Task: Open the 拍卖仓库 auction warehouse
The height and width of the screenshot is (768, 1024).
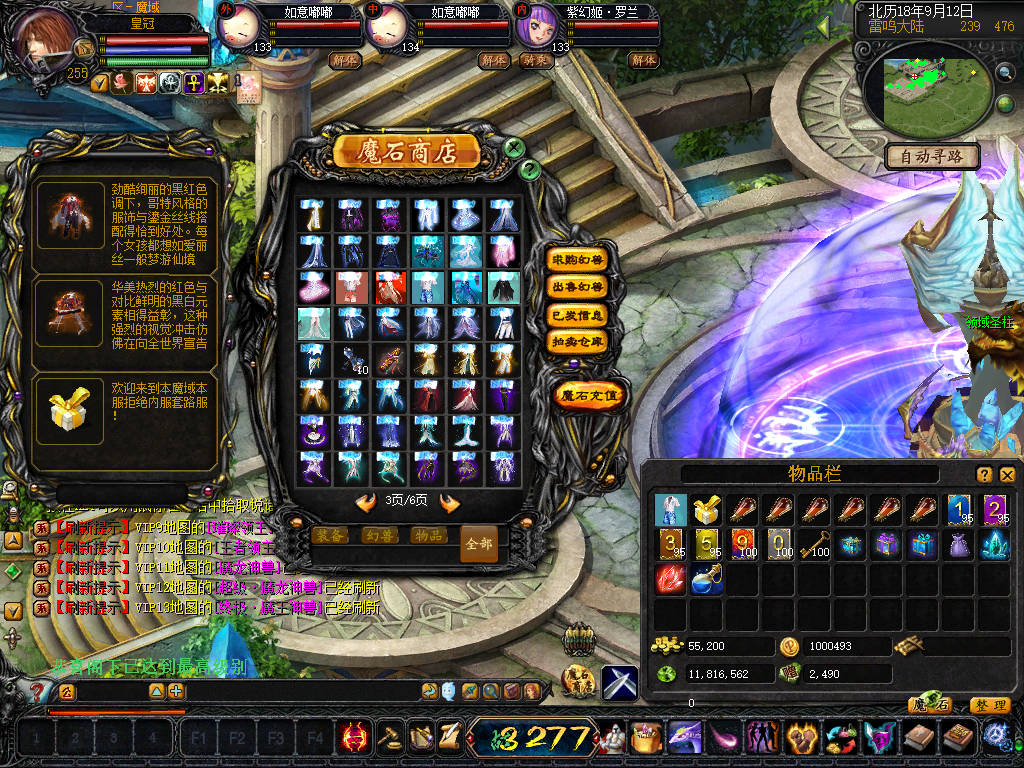Action: (x=578, y=342)
